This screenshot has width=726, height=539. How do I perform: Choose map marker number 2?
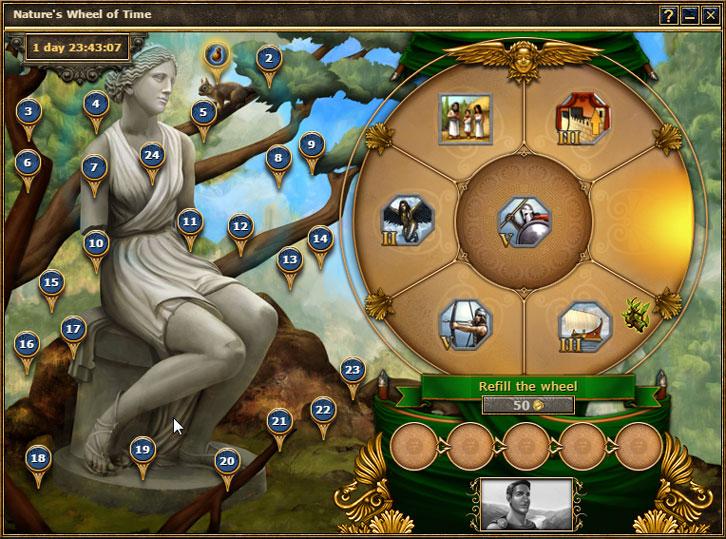(267, 58)
